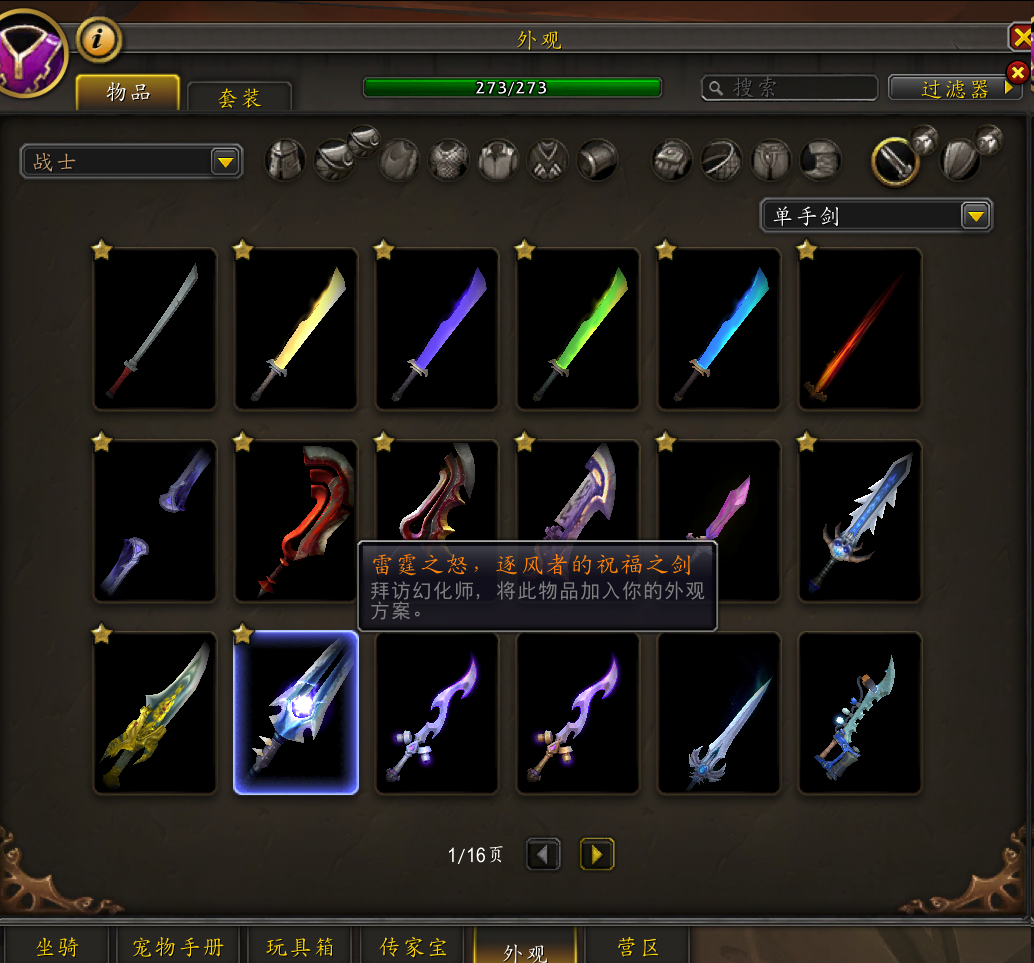Go to the next appearance page
This screenshot has height=963, width=1034.
pos(597,854)
